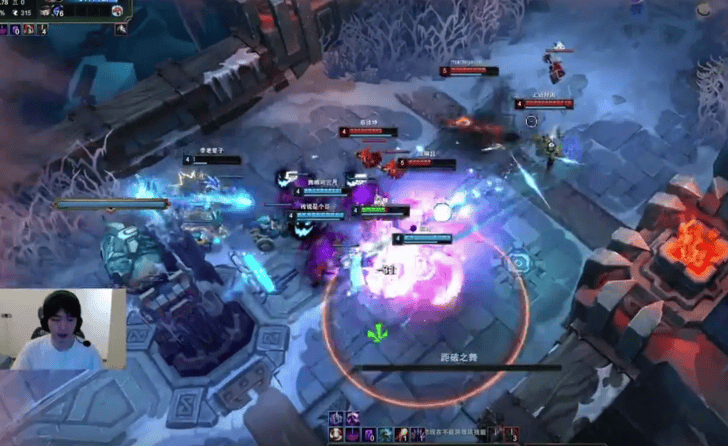Screen dimensions: 728x446
Task: Select the blue orb icon showing 76
Action: coord(58,12)
